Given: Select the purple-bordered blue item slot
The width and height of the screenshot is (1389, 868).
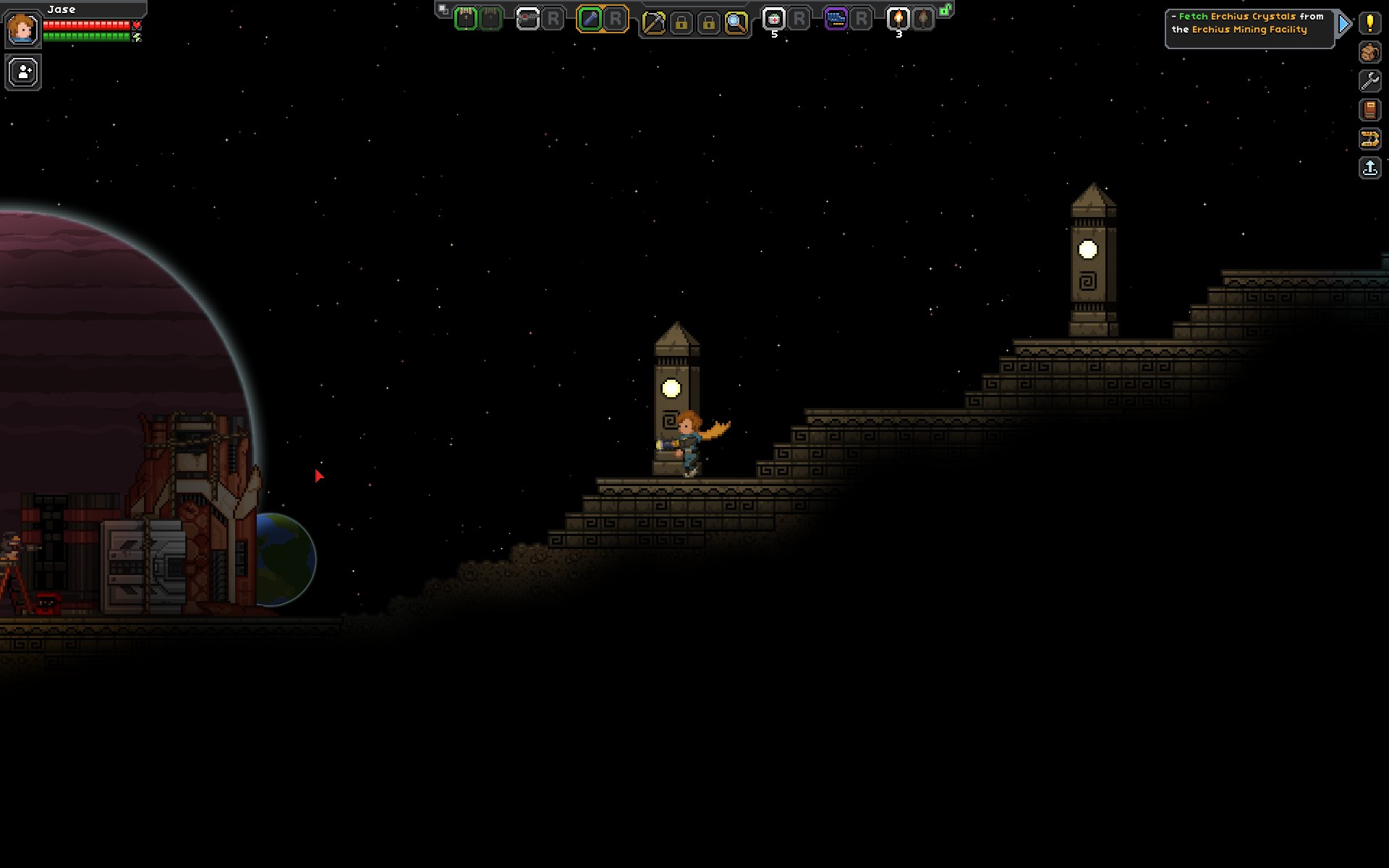Looking at the screenshot, I should click(836, 20).
